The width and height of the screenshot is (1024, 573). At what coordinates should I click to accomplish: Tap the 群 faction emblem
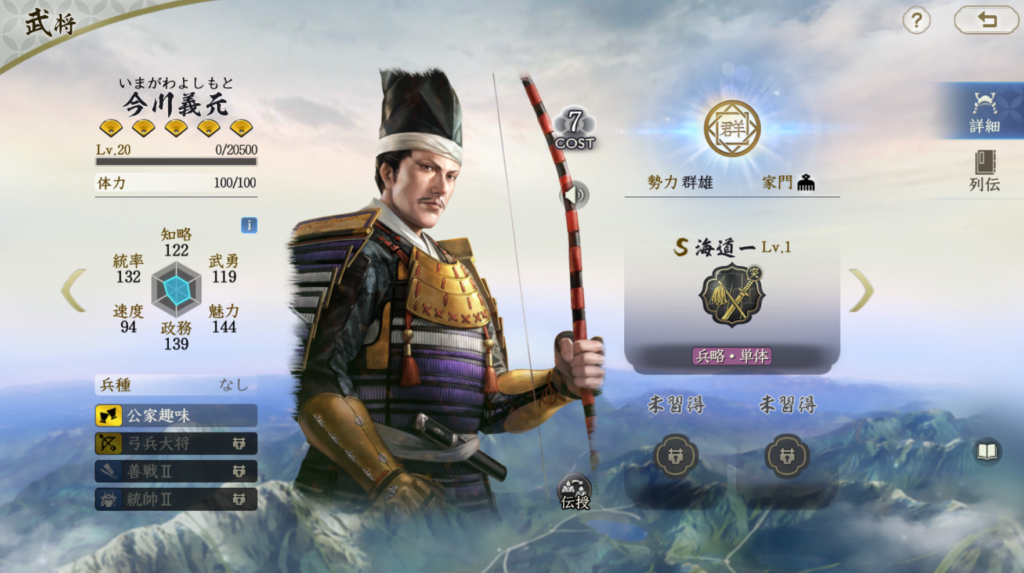[x=732, y=128]
